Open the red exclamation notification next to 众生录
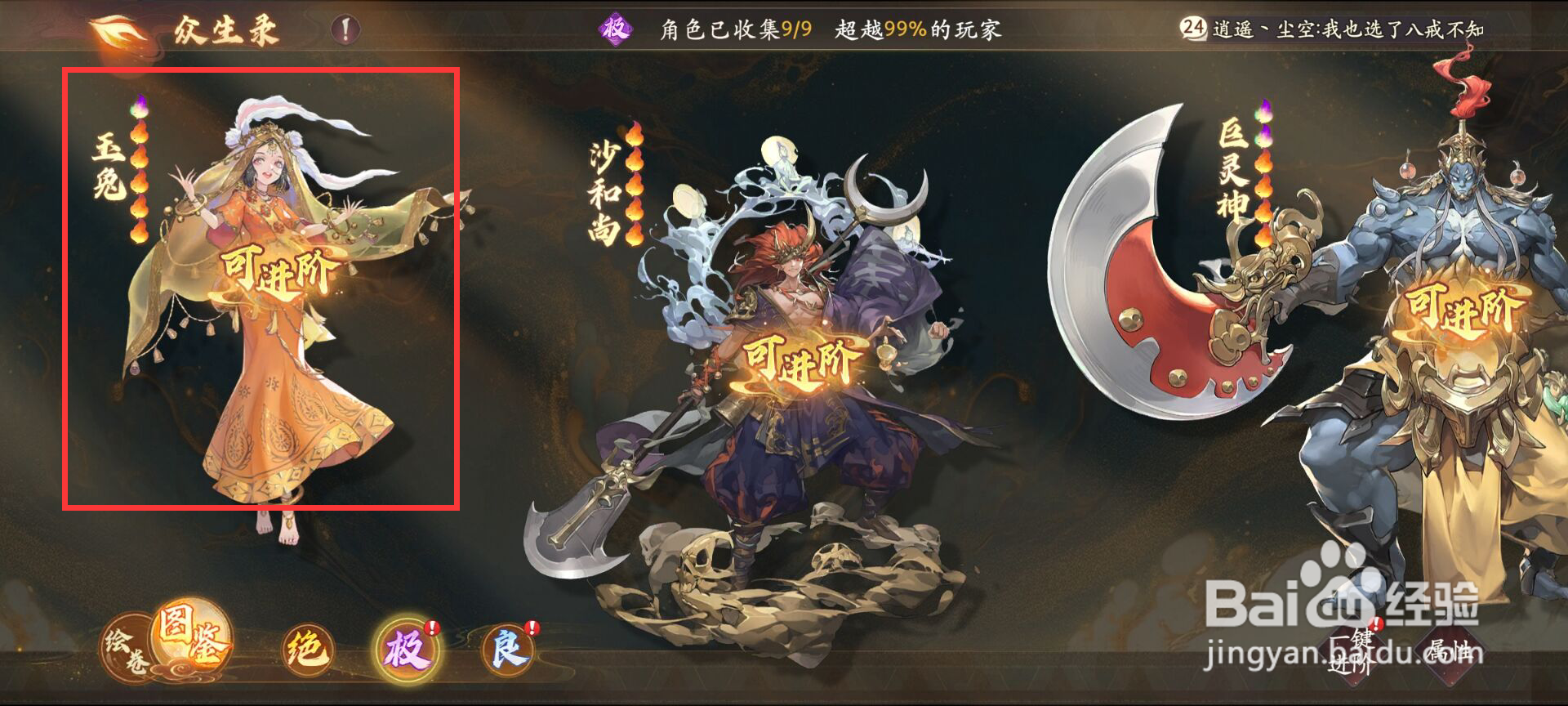The height and width of the screenshot is (706, 1568). (344, 29)
